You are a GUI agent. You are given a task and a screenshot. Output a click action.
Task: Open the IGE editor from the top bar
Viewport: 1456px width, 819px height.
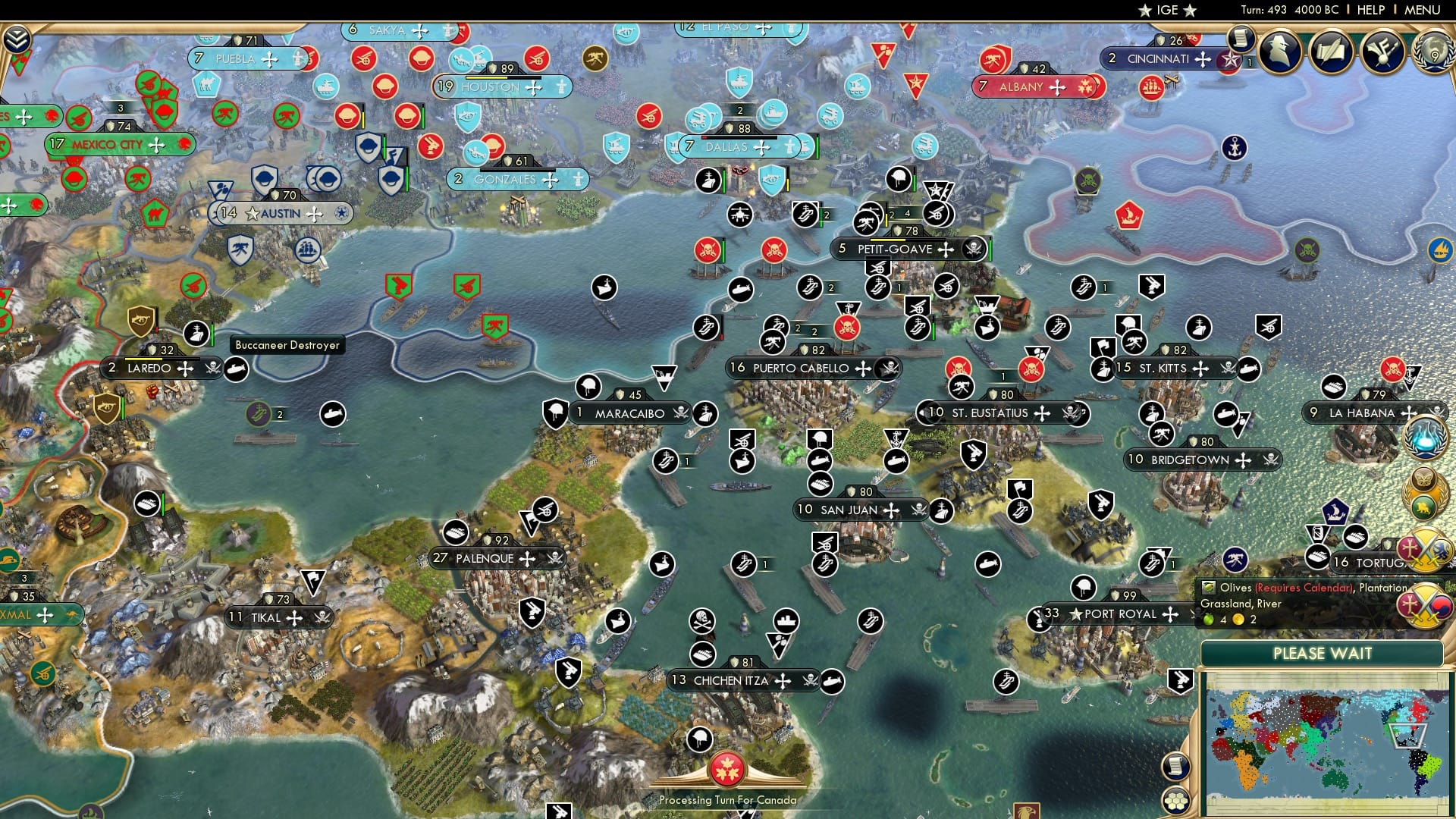point(1168,10)
